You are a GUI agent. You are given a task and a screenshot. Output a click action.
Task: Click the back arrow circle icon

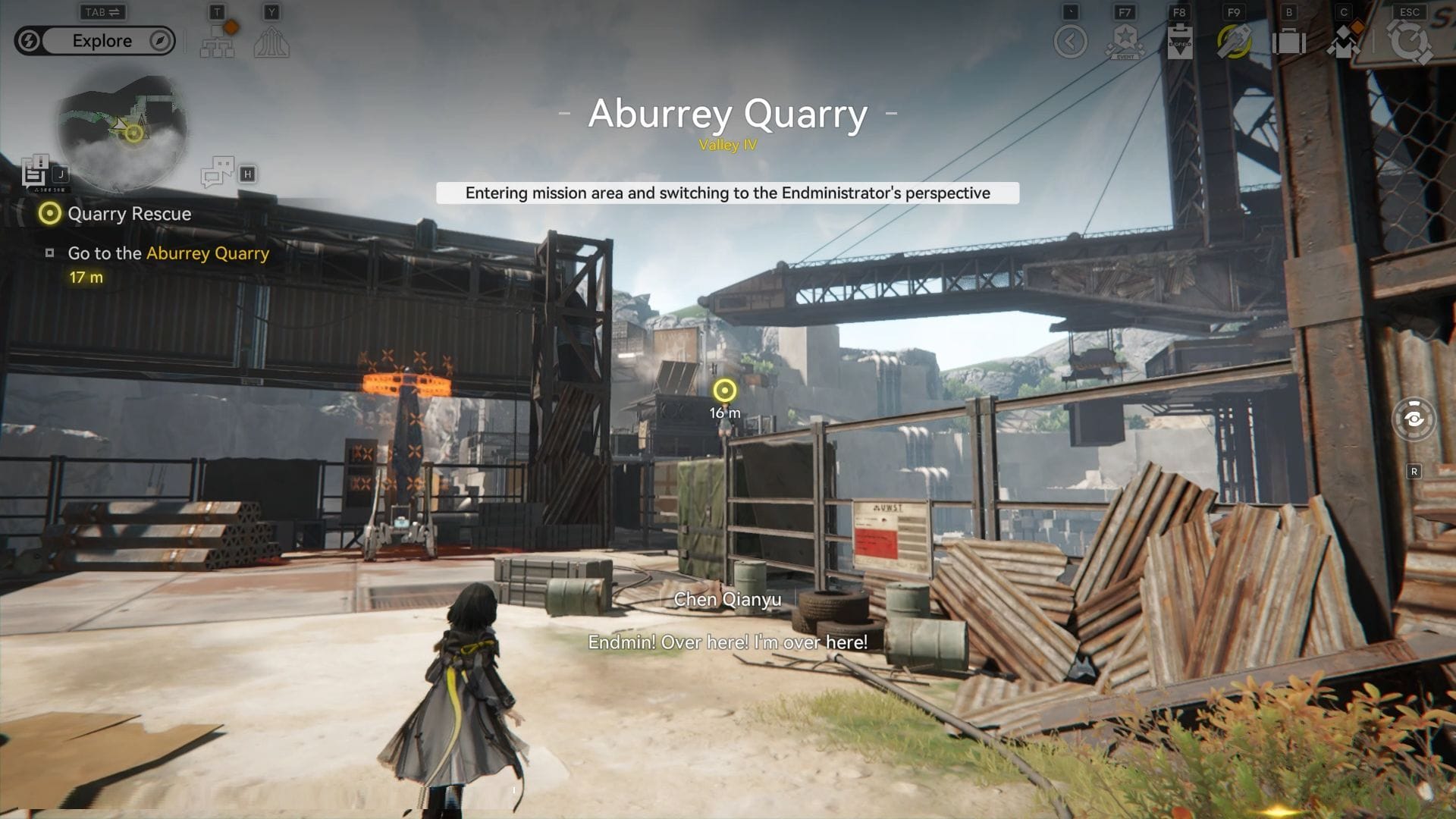coord(1070,42)
